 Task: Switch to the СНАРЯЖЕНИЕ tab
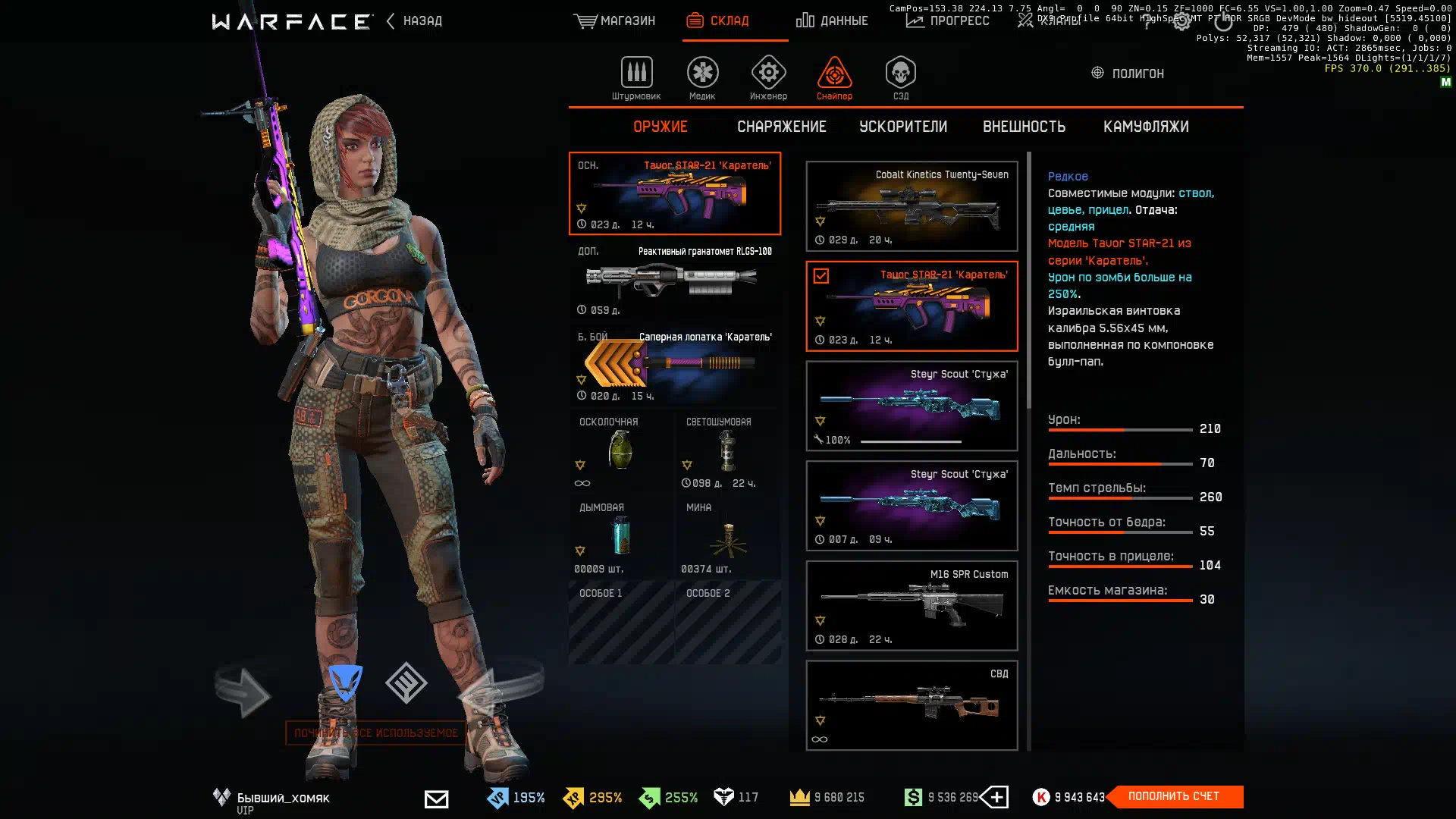[782, 127]
